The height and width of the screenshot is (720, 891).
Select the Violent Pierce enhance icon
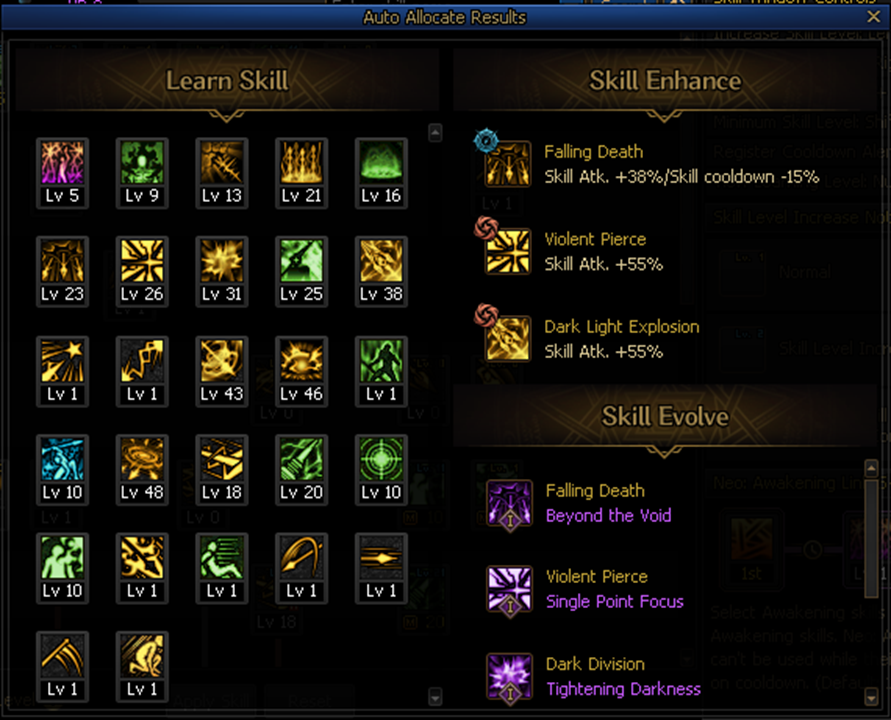click(x=508, y=251)
